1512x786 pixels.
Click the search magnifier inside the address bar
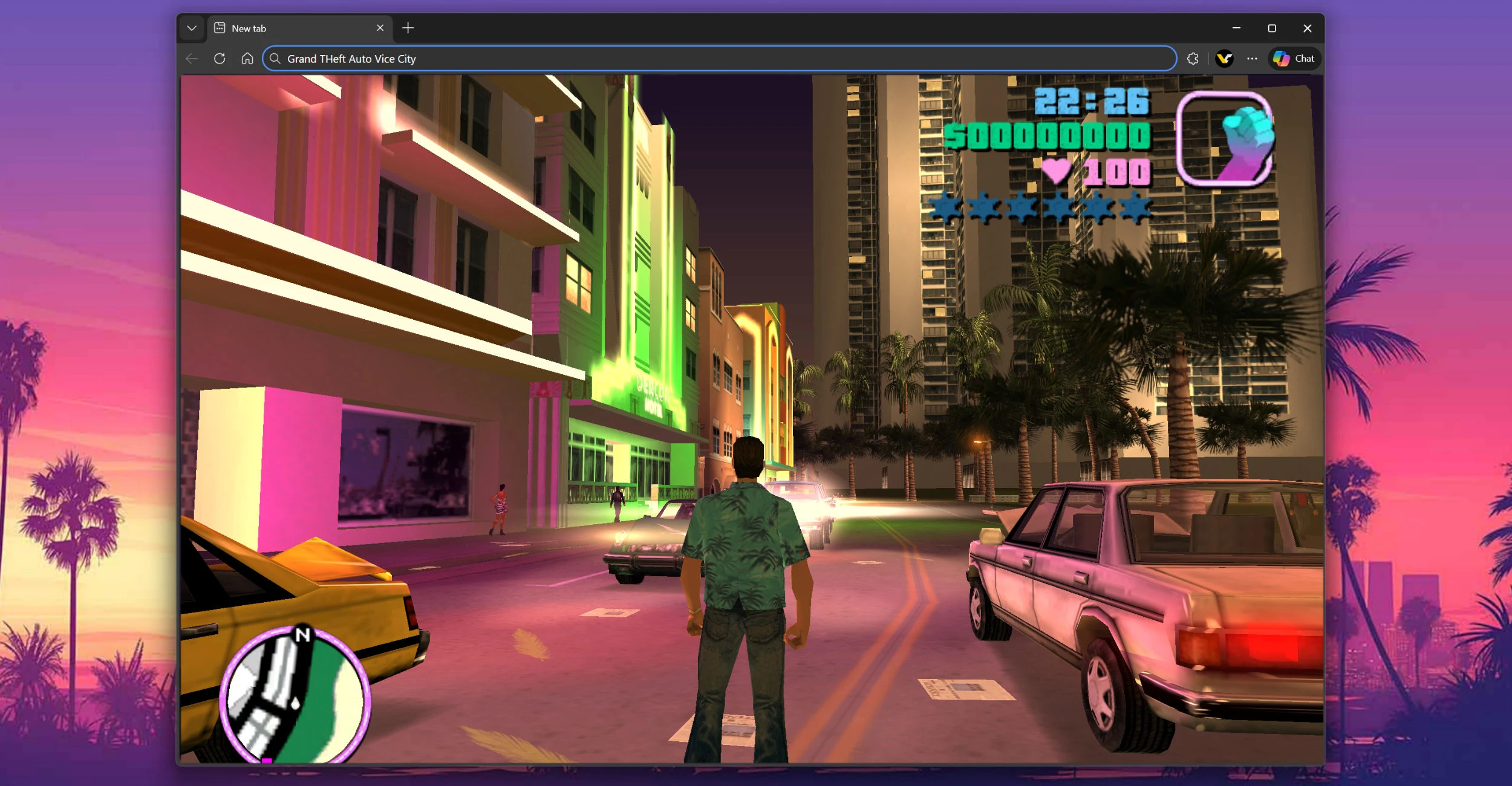tap(275, 59)
